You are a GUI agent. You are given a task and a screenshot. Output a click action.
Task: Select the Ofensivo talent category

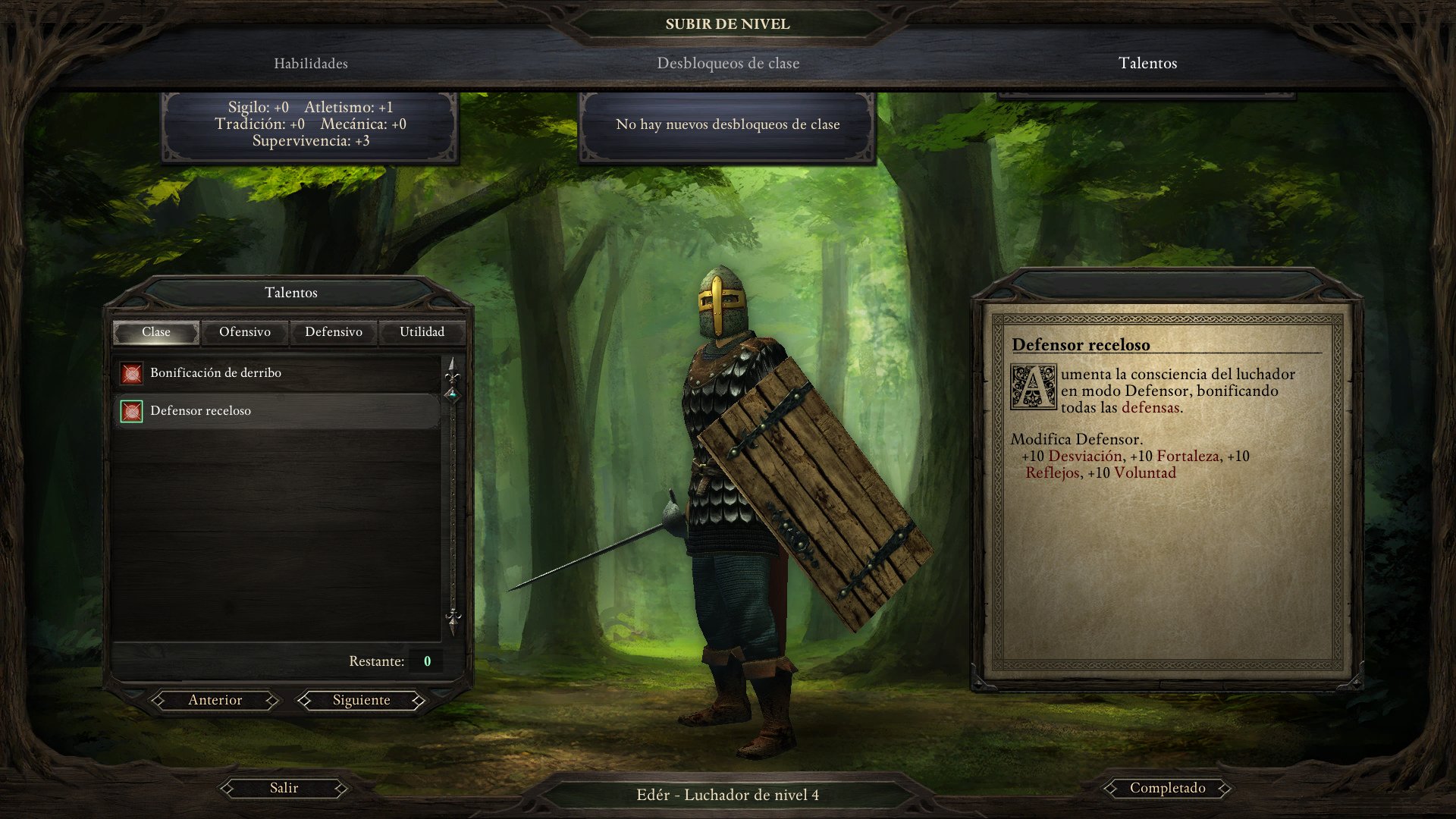coord(244,331)
